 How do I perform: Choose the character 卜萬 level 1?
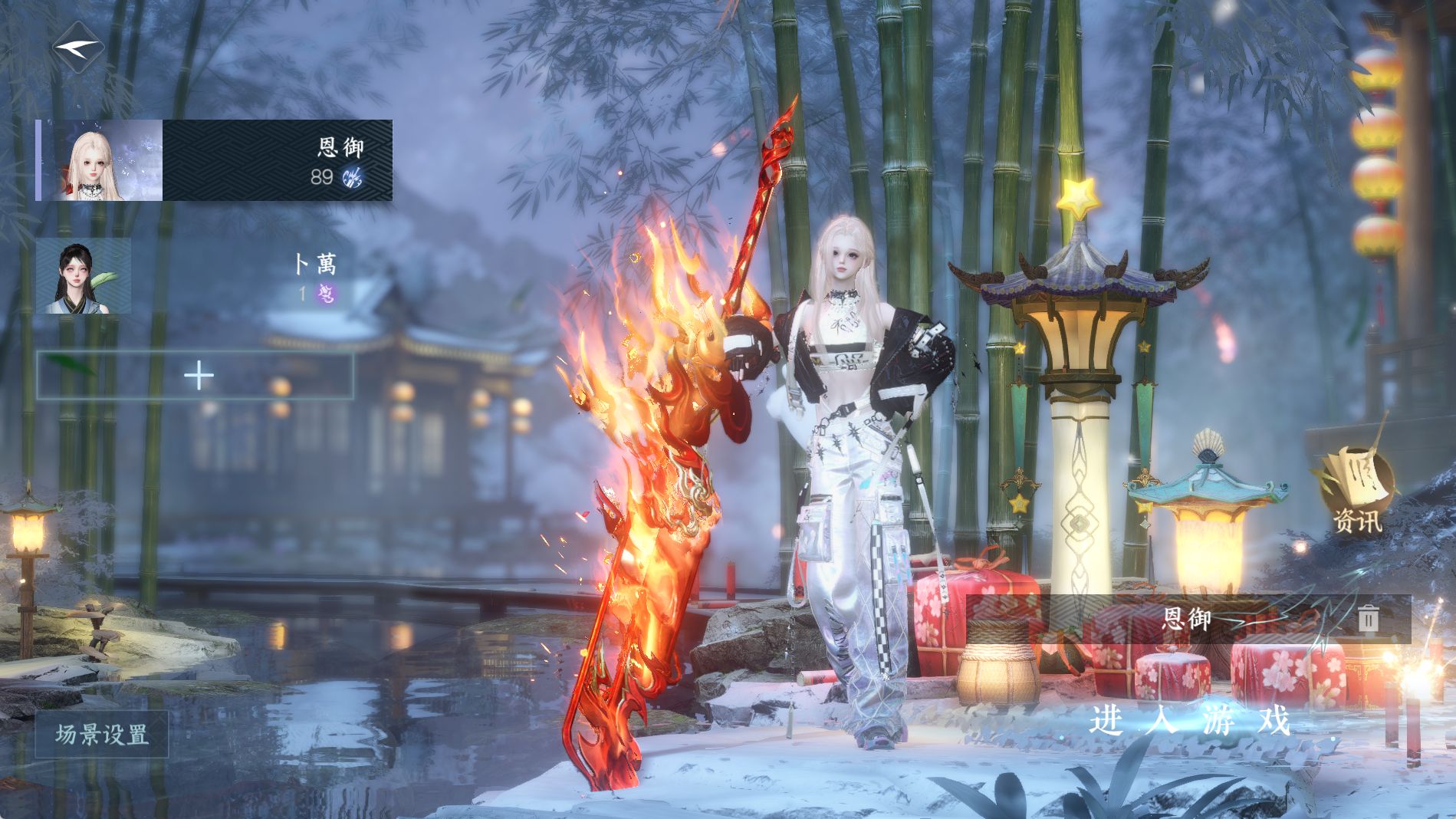(x=192, y=276)
